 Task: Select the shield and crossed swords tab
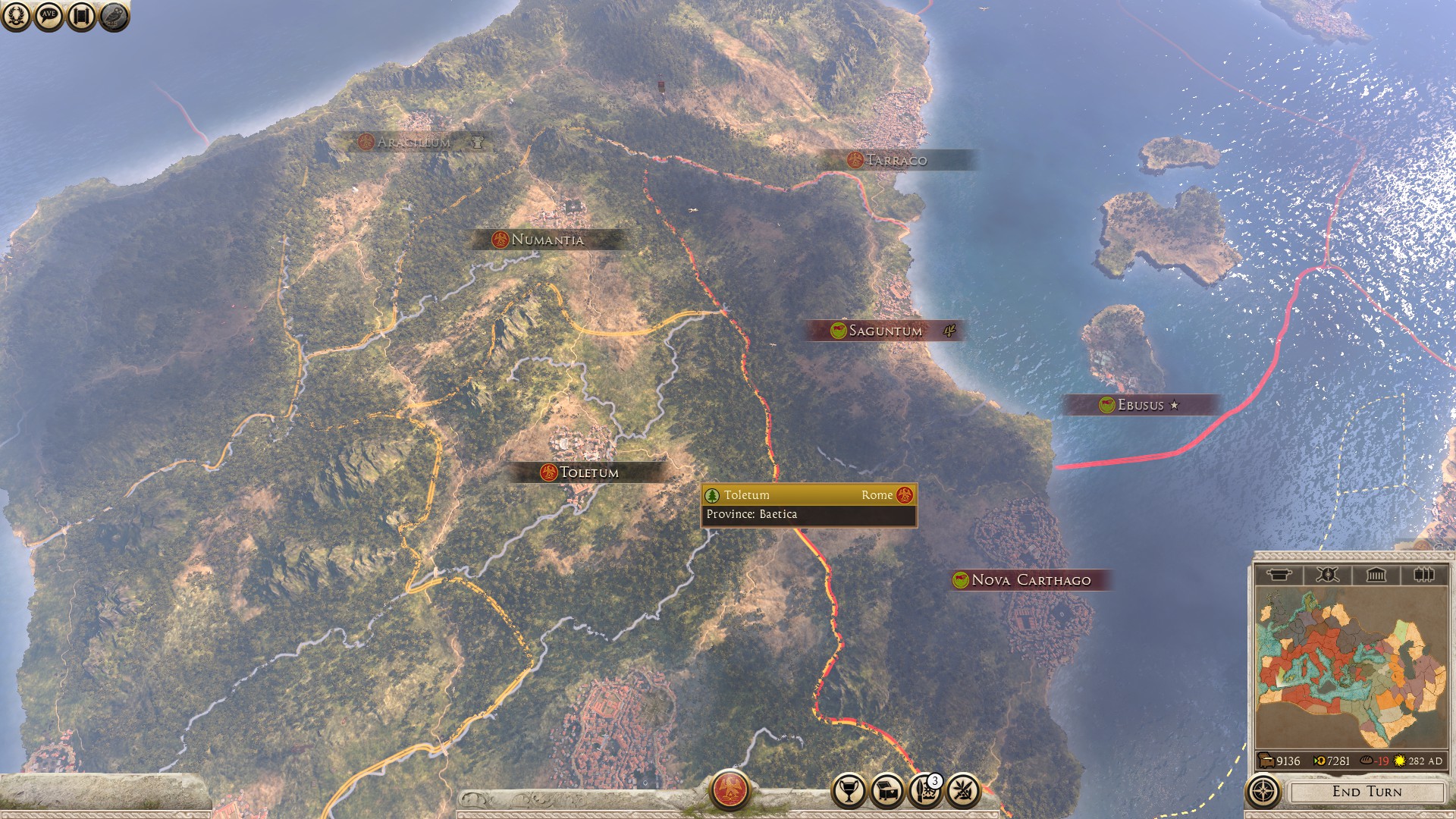1327,575
